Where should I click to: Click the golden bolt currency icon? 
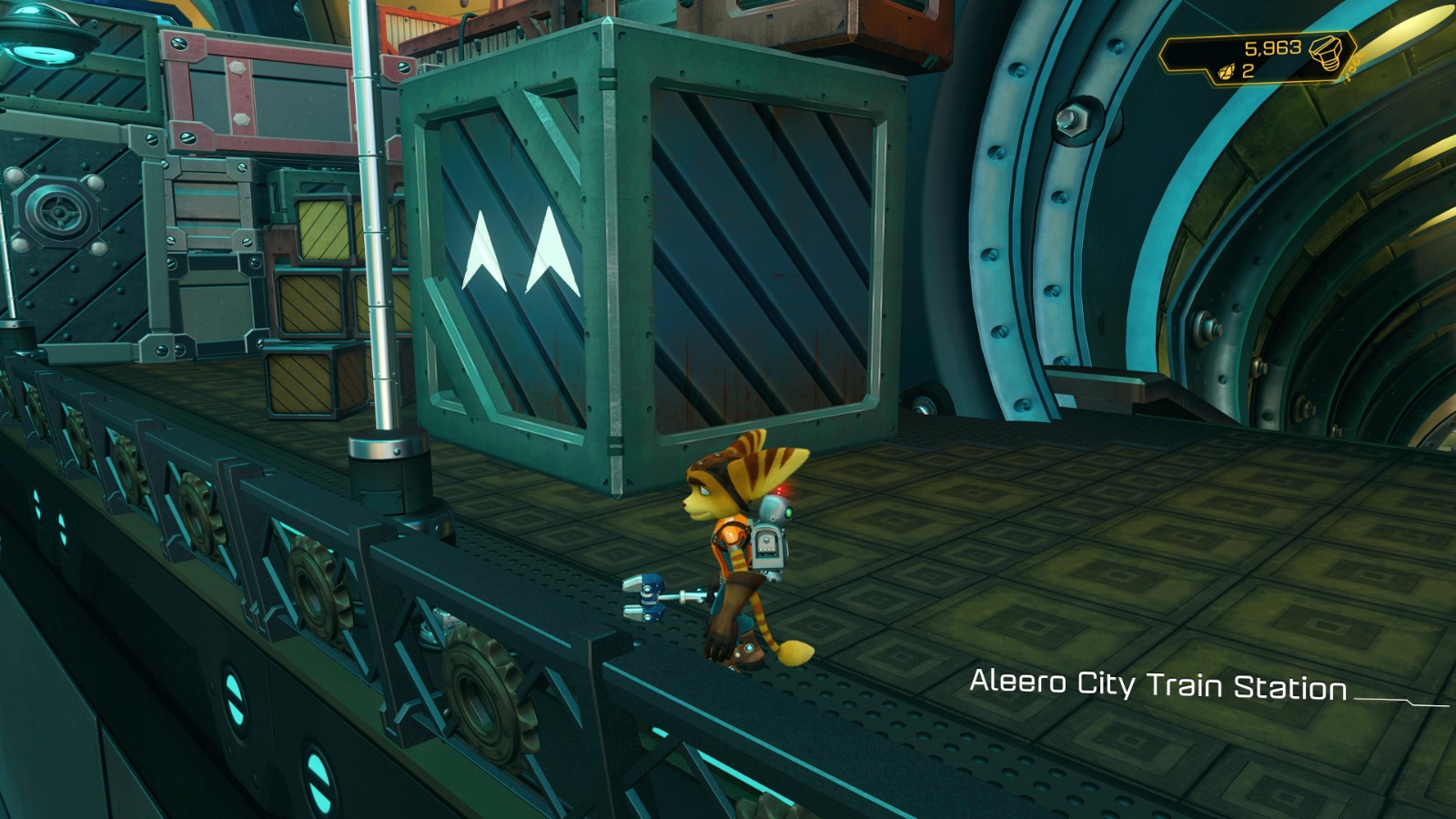[x=1324, y=53]
